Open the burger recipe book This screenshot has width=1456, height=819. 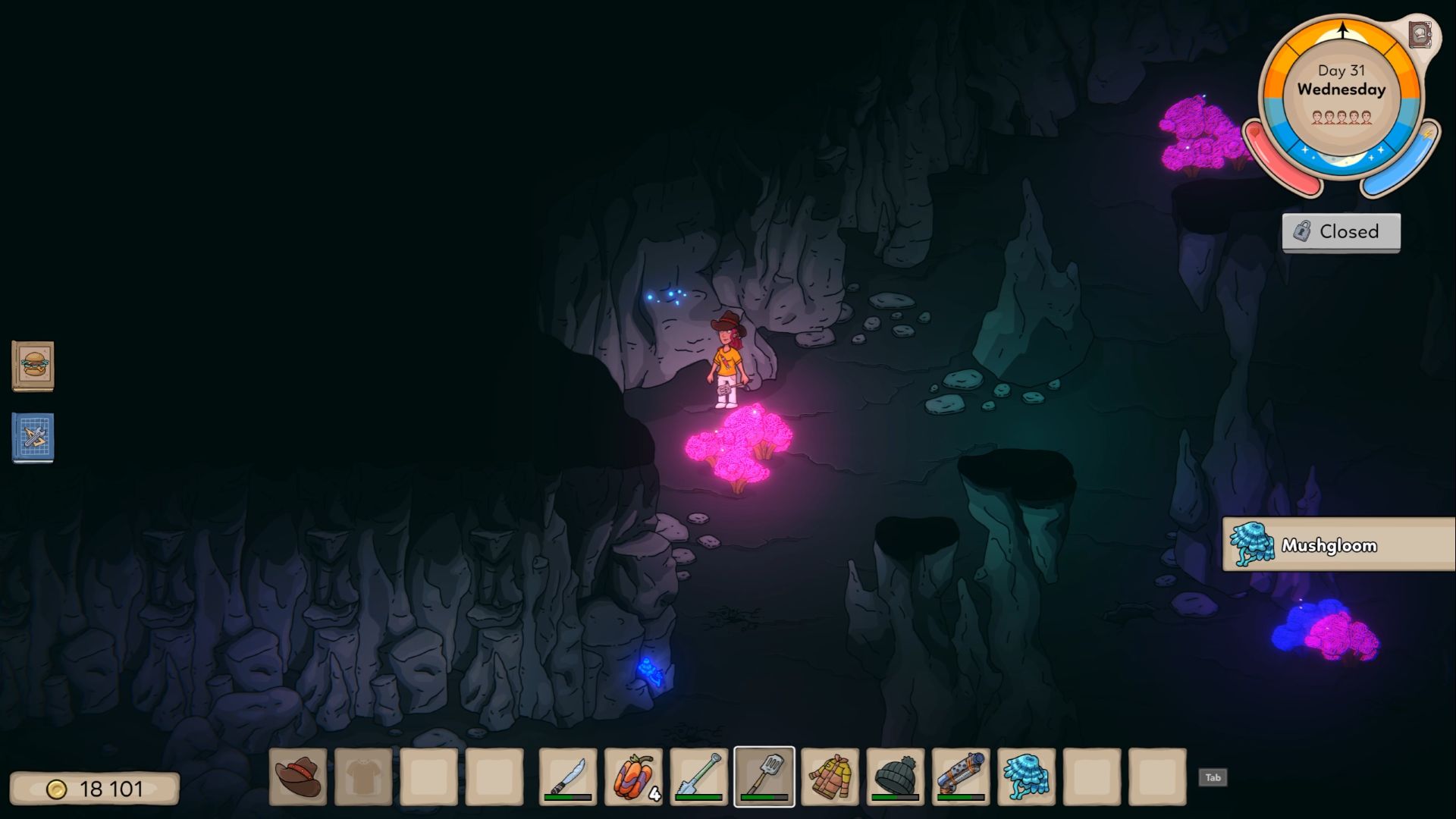click(33, 366)
